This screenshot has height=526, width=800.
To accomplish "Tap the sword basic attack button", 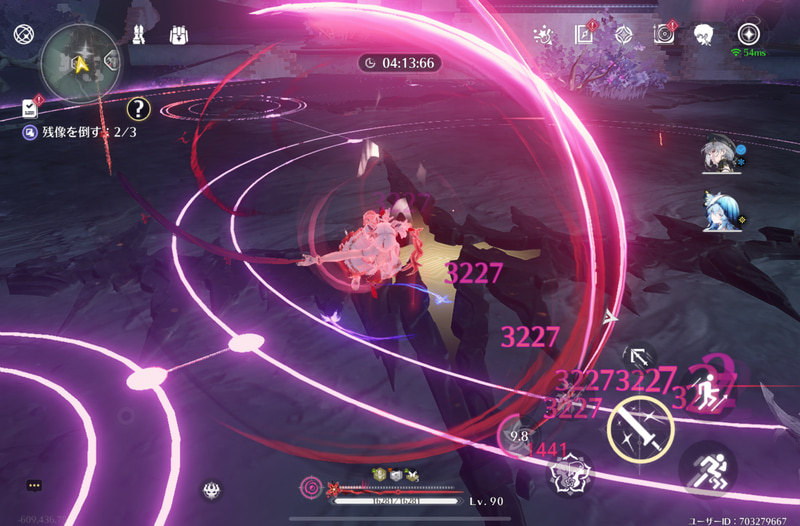I will click(x=640, y=424).
